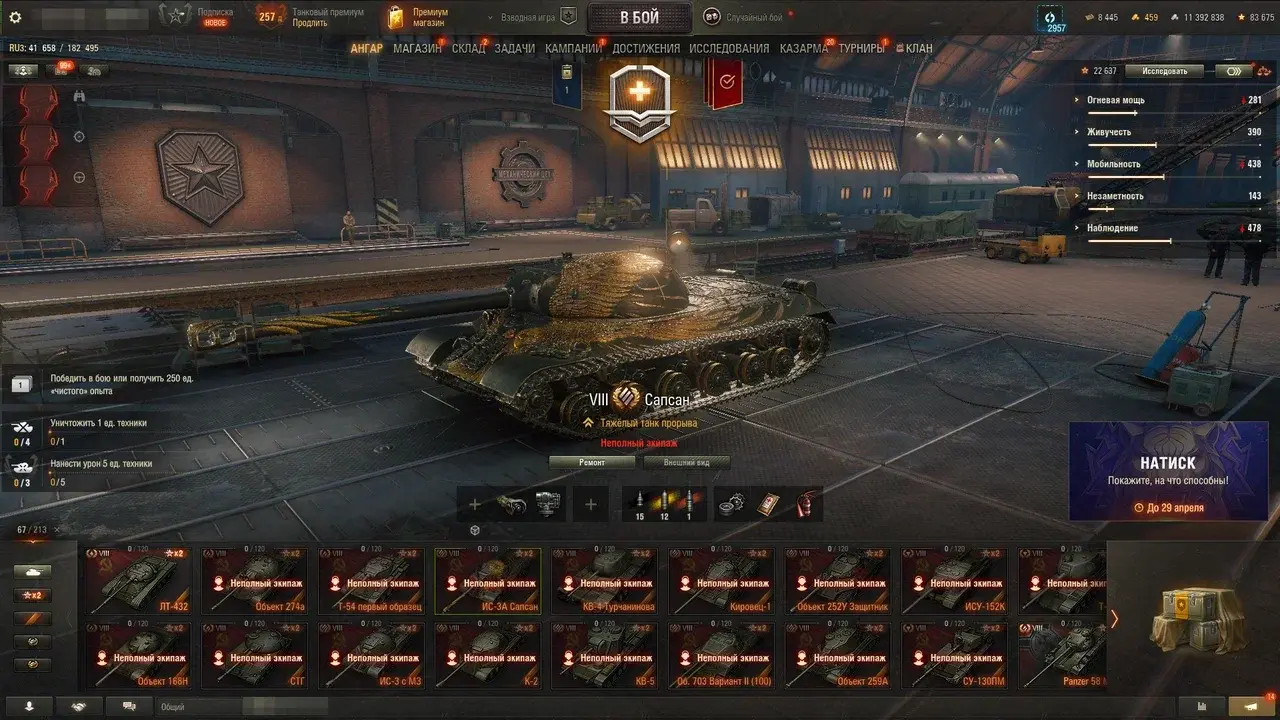Start battle with В БОЙ button
The image size is (1280, 720).
click(638, 17)
